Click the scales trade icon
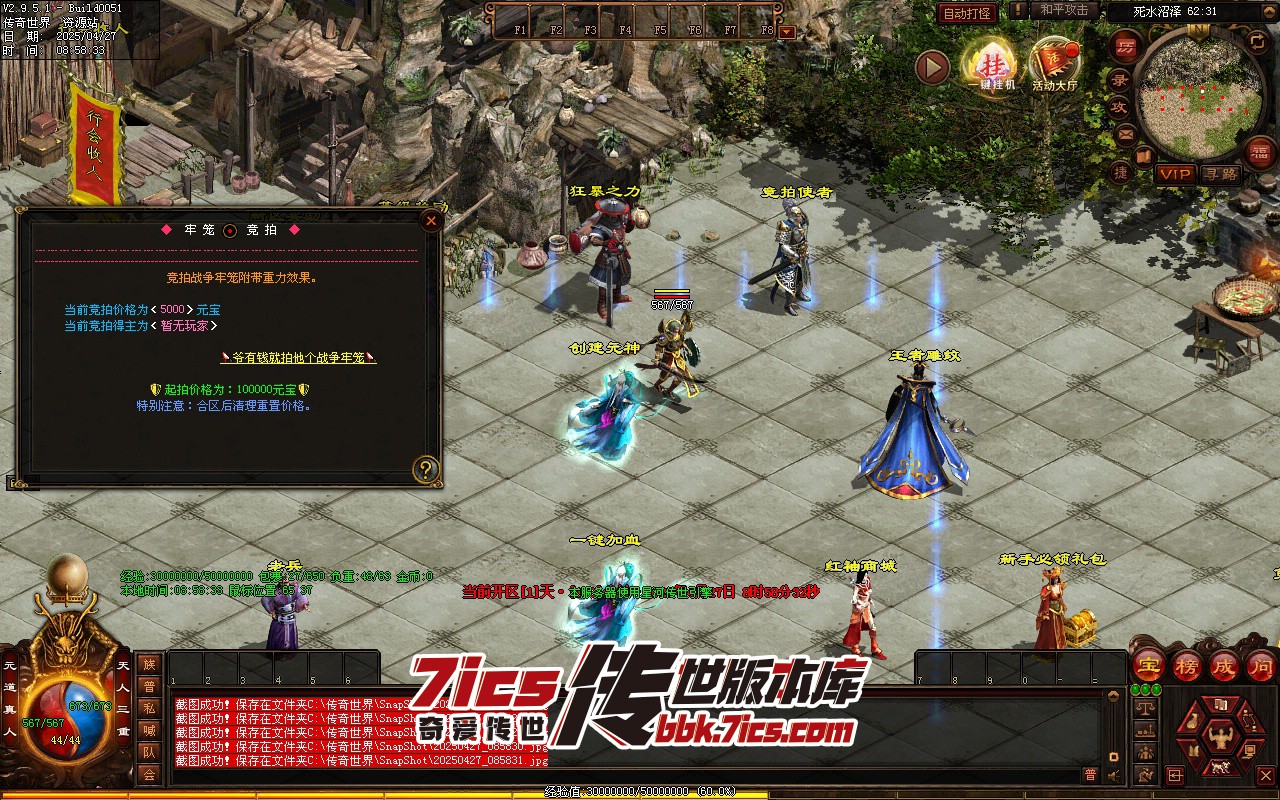The width and height of the screenshot is (1280, 800). click(1146, 709)
